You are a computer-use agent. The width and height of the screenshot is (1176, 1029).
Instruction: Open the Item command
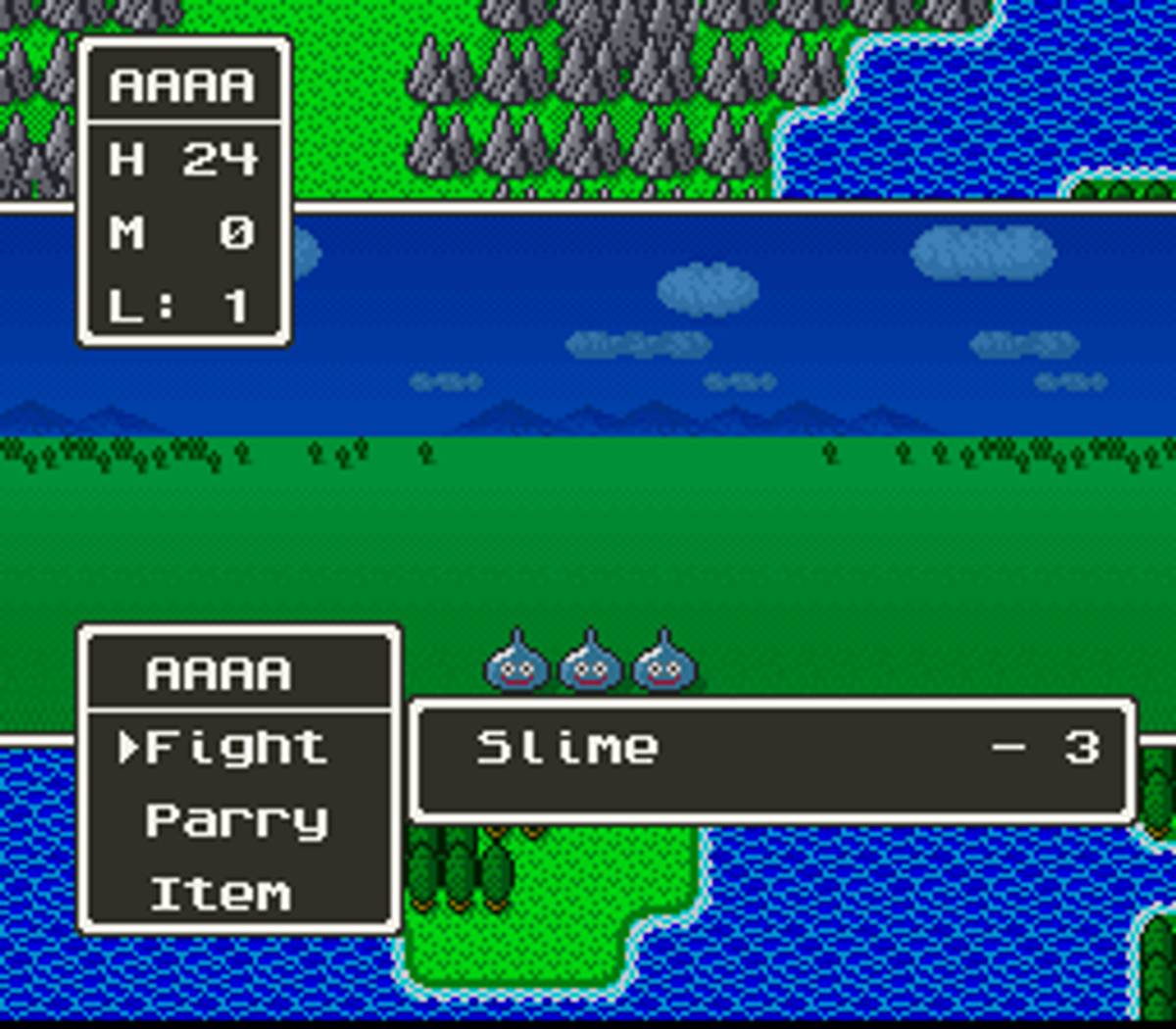[221, 894]
